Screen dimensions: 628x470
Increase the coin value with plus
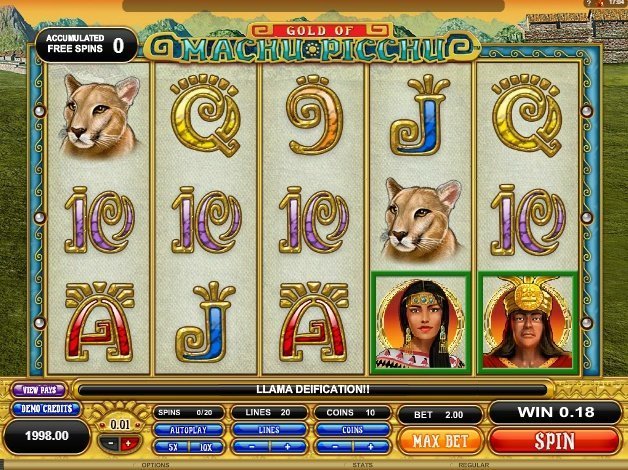129,444
